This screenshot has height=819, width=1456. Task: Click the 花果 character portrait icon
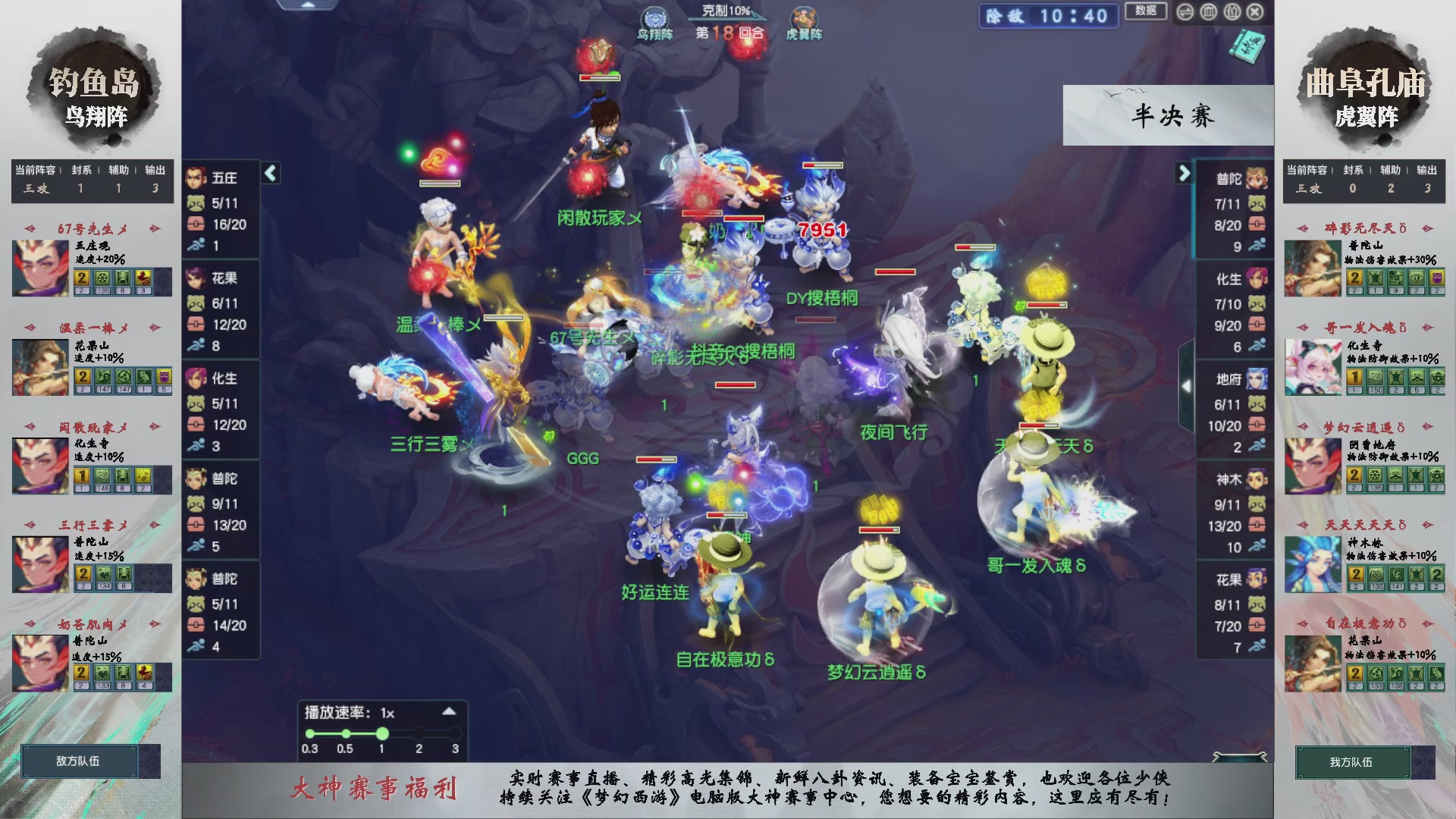click(196, 278)
